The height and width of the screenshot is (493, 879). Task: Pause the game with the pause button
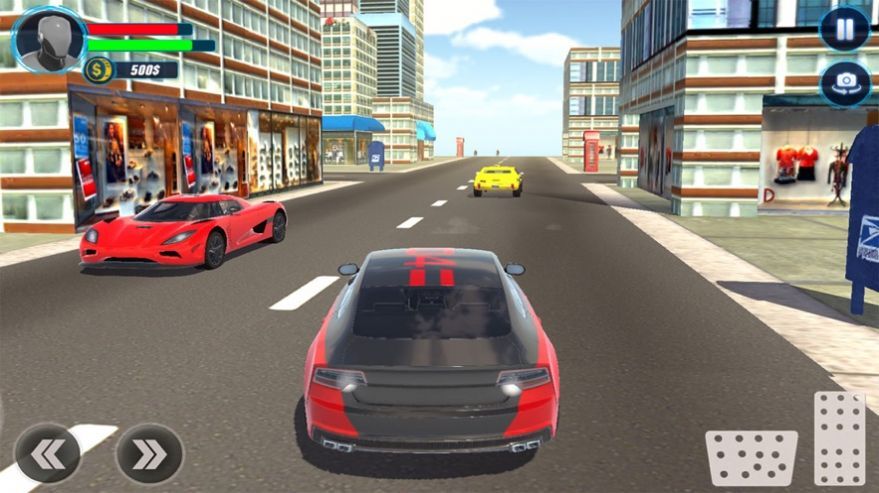(844, 29)
